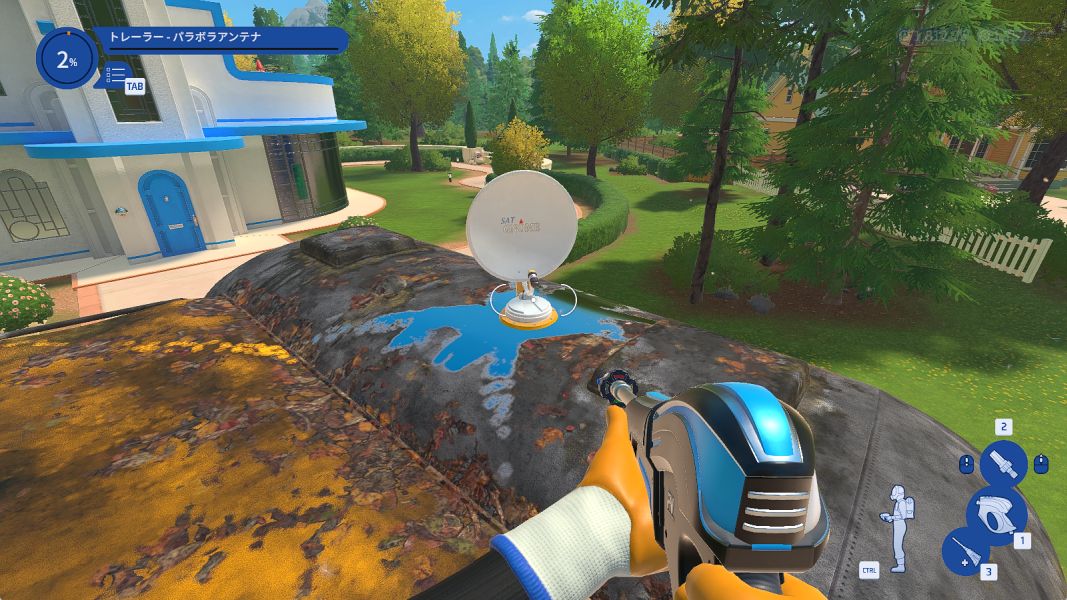Select the nozzle icon in the equipment wheel
1067x600 pixels.
1003,465
